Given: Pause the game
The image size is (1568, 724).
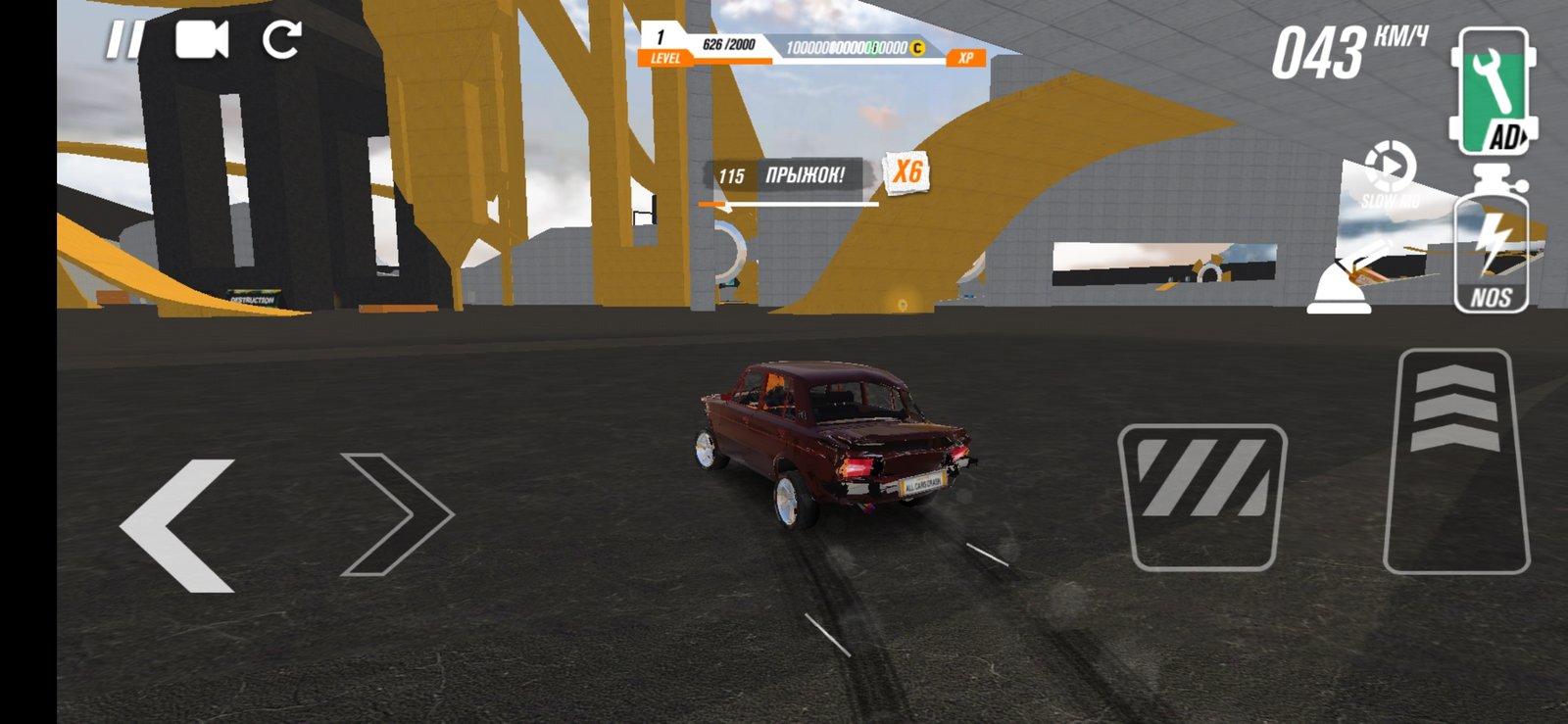Looking at the screenshot, I should click(124, 41).
